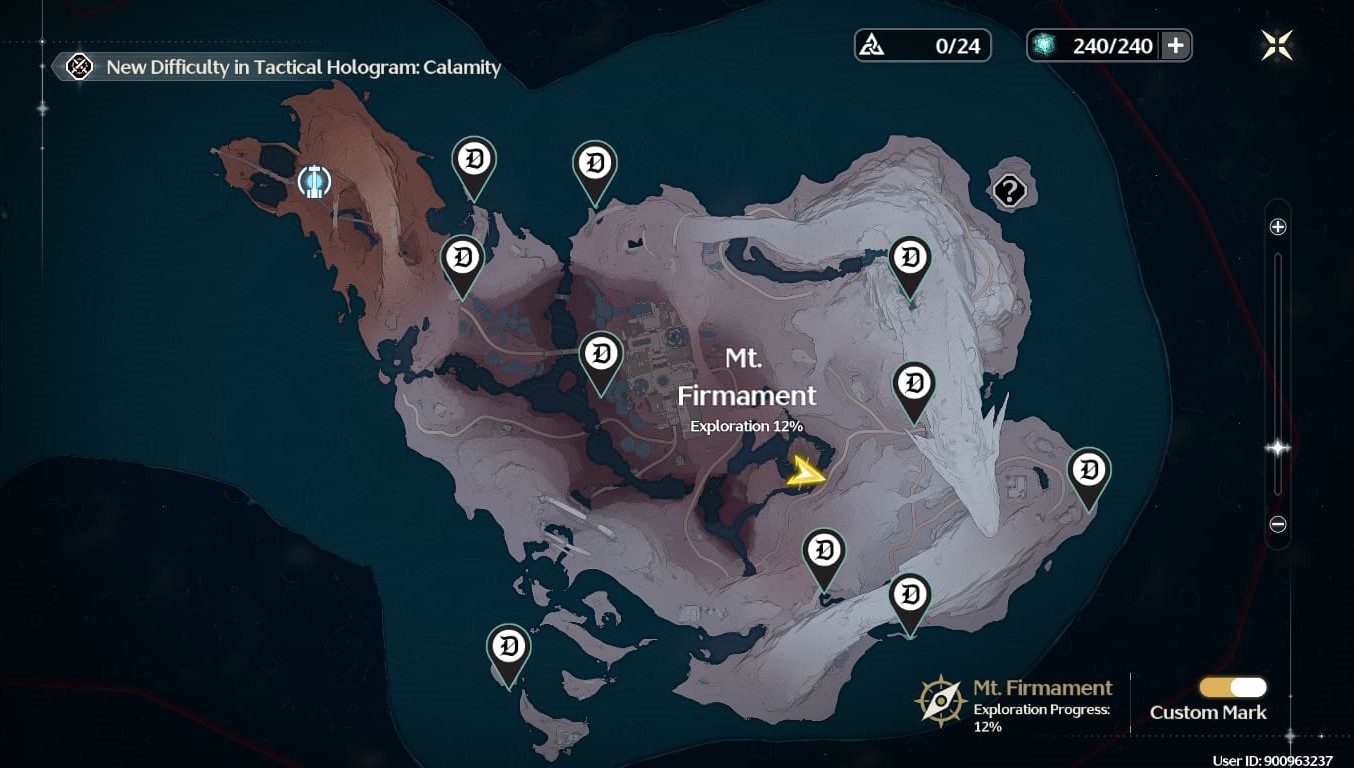Open the Tactical Hologram: Calamity event banner
Image resolution: width=1354 pixels, height=768 pixels.
(280, 67)
